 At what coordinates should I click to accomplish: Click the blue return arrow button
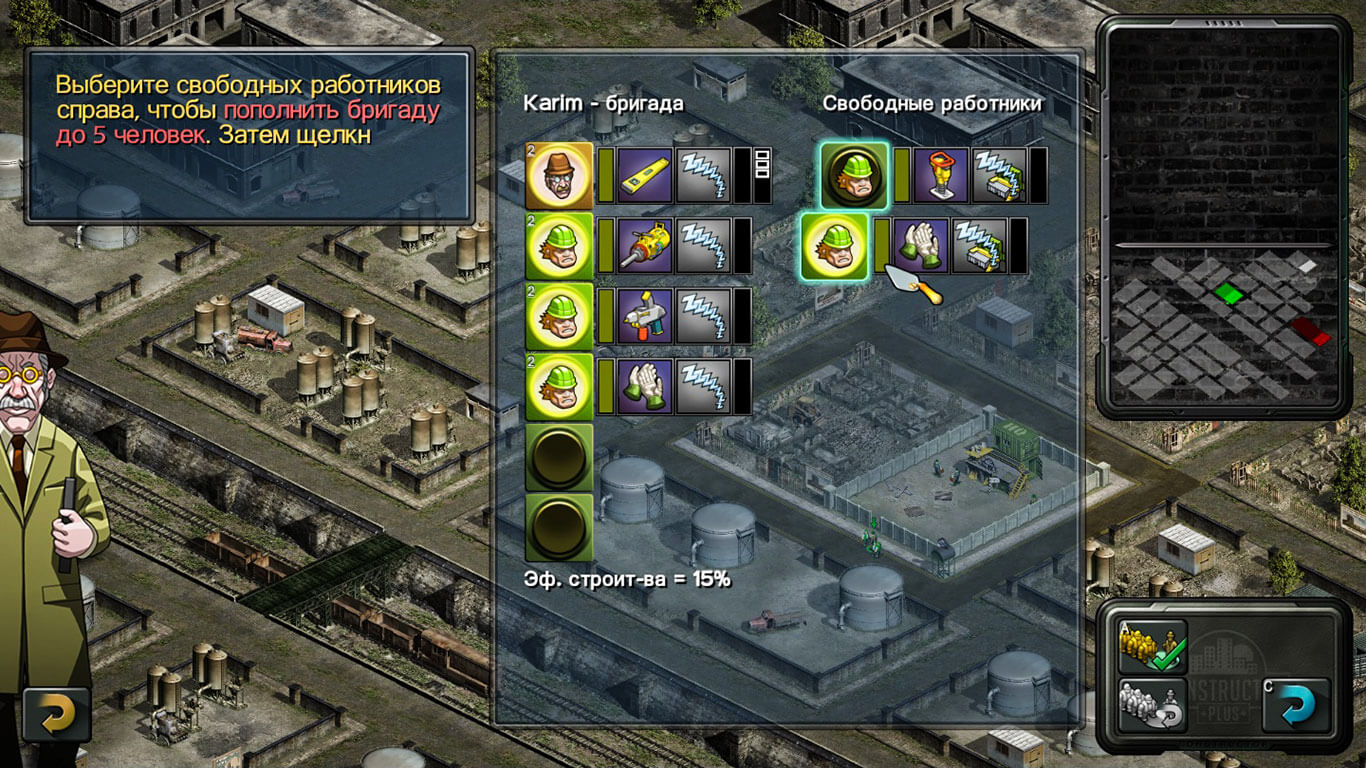point(1296,705)
